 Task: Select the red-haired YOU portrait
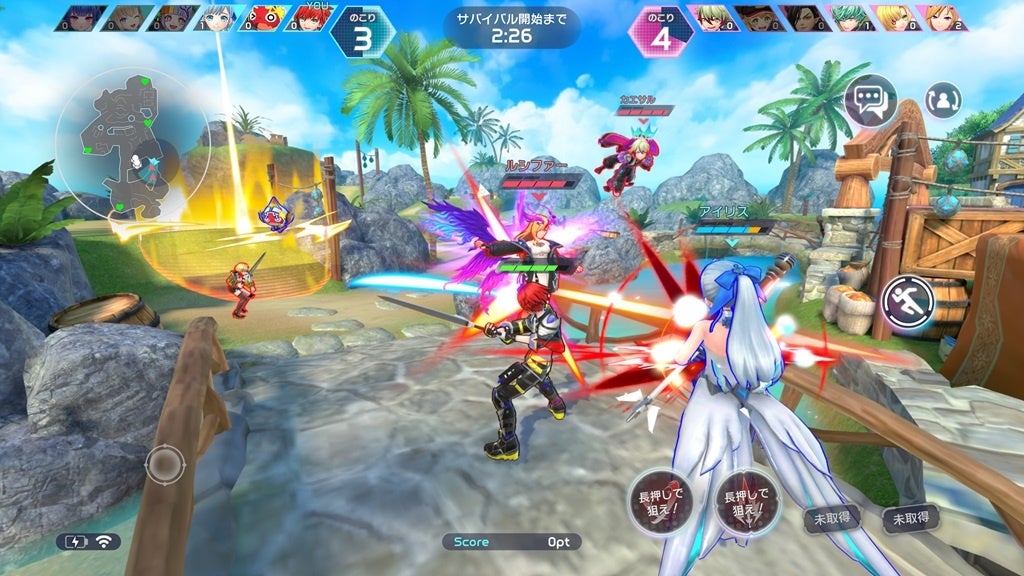(312, 17)
